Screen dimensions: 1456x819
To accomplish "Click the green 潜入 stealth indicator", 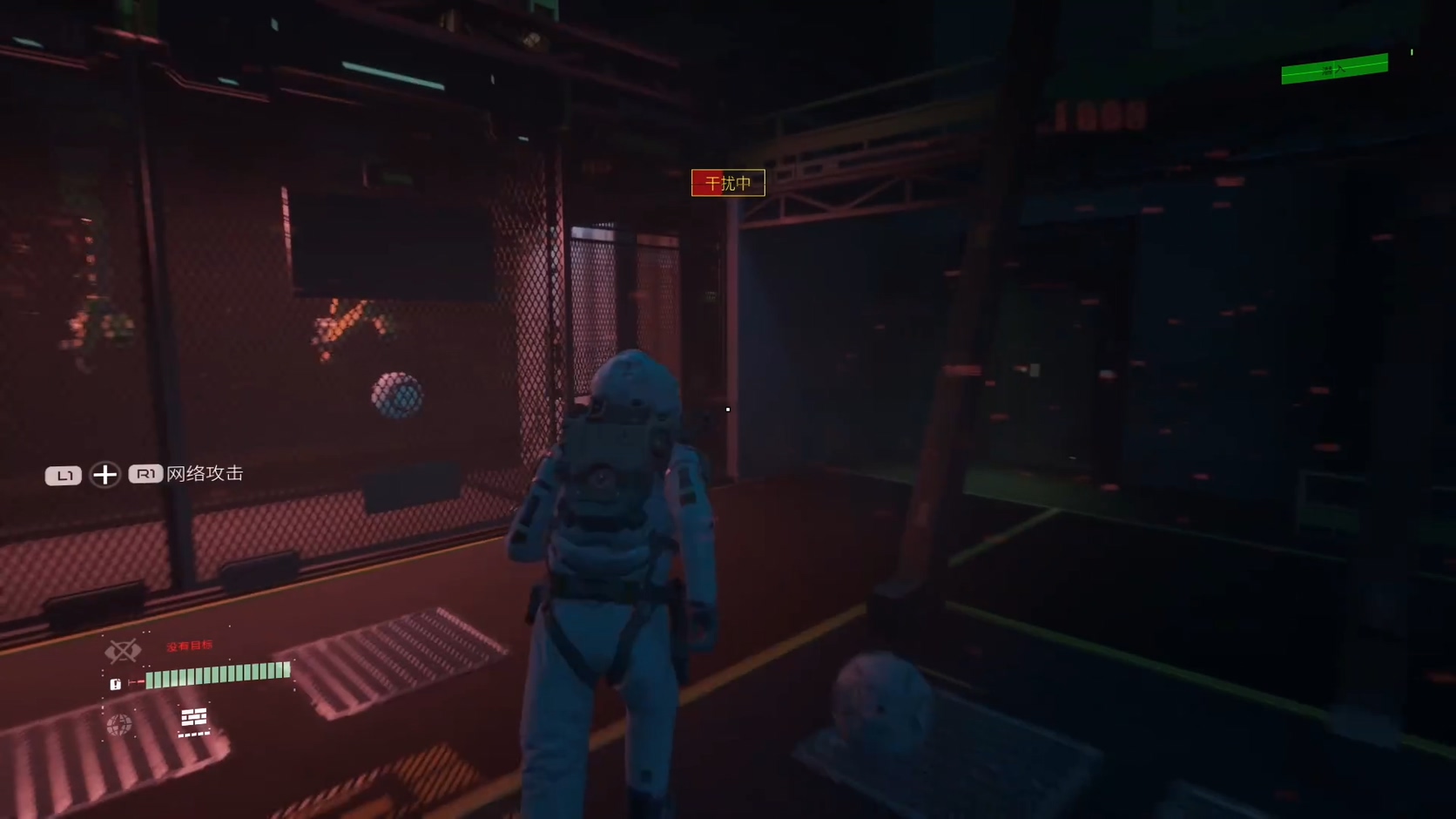I will (x=1334, y=69).
